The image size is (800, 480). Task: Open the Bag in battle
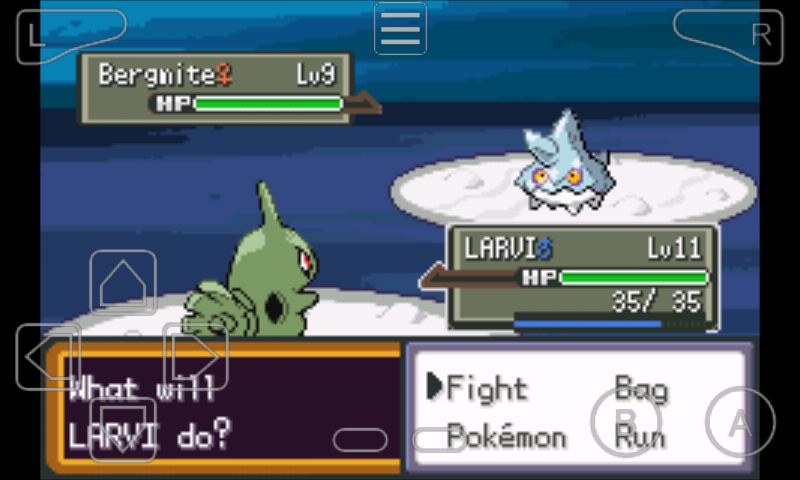tap(640, 388)
